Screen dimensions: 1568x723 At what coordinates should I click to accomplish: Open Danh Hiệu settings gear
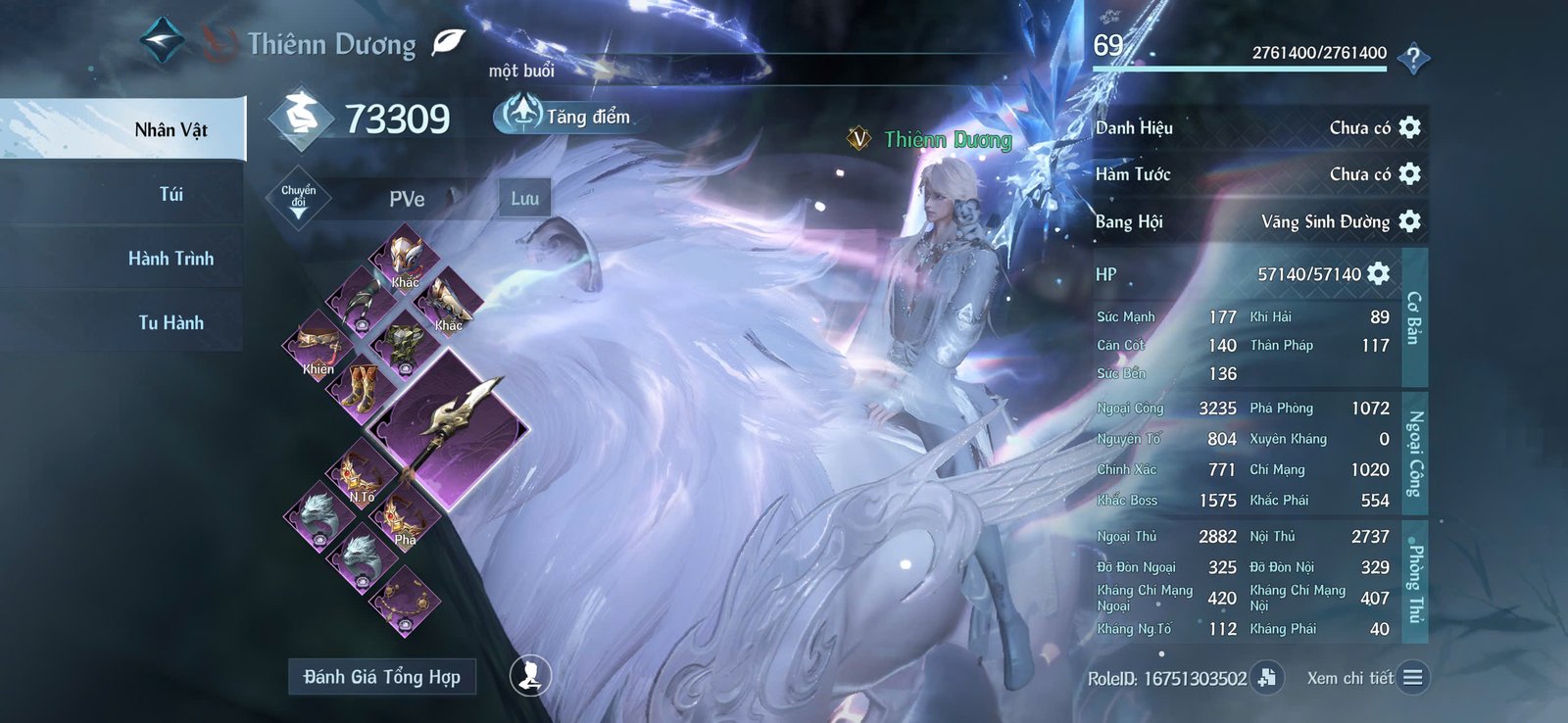1410,127
